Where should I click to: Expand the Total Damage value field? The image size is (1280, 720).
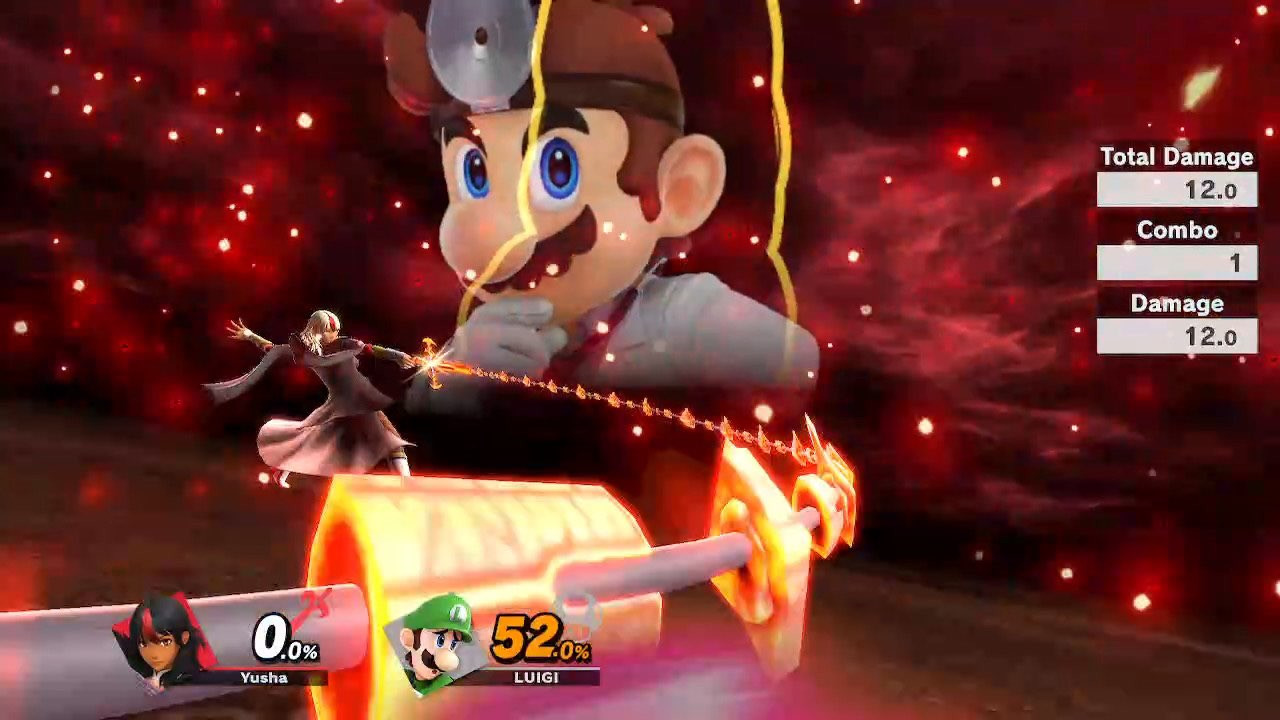pyautogui.click(x=1176, y=186)
